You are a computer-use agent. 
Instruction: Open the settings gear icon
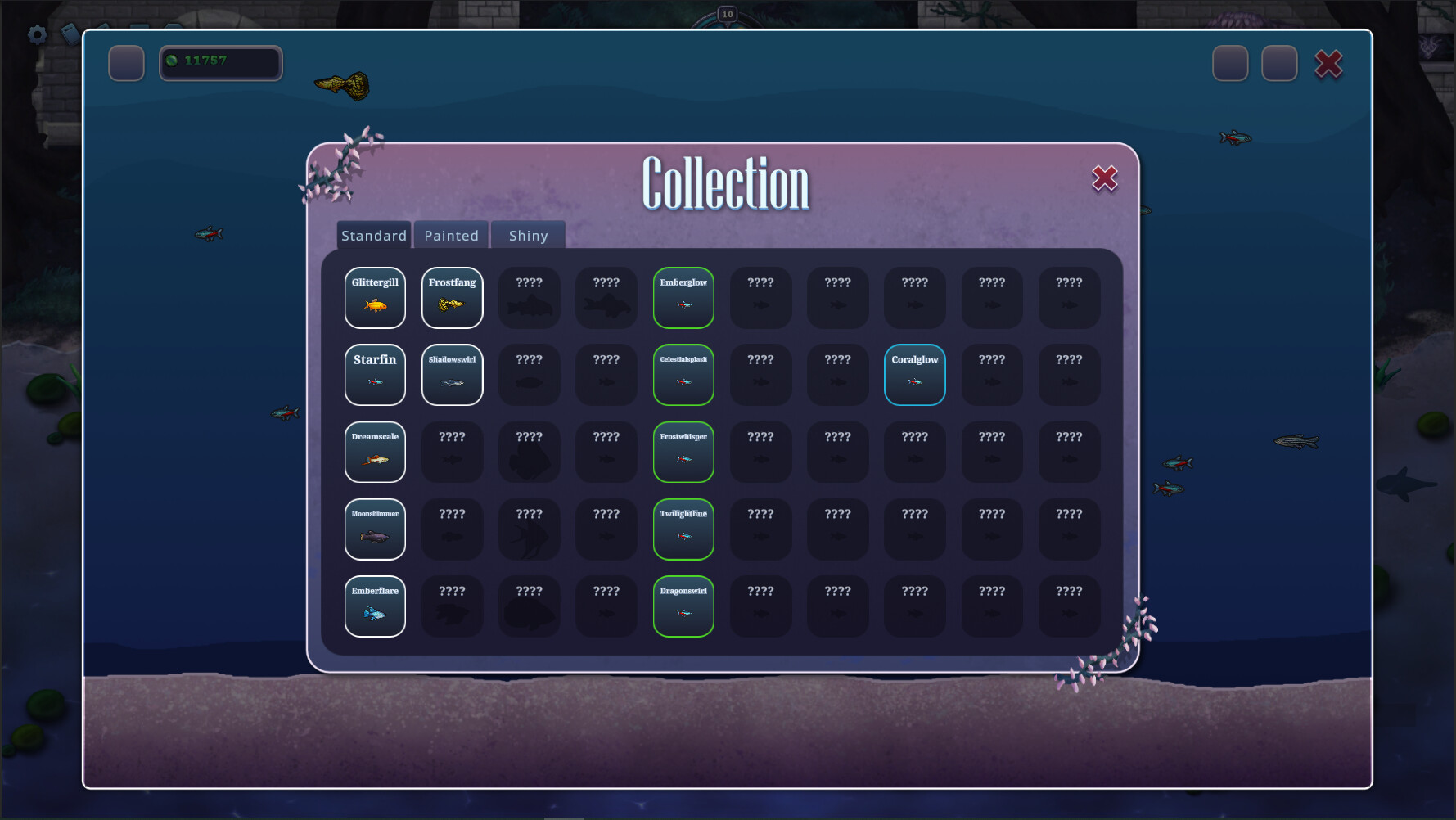[36, 34]
